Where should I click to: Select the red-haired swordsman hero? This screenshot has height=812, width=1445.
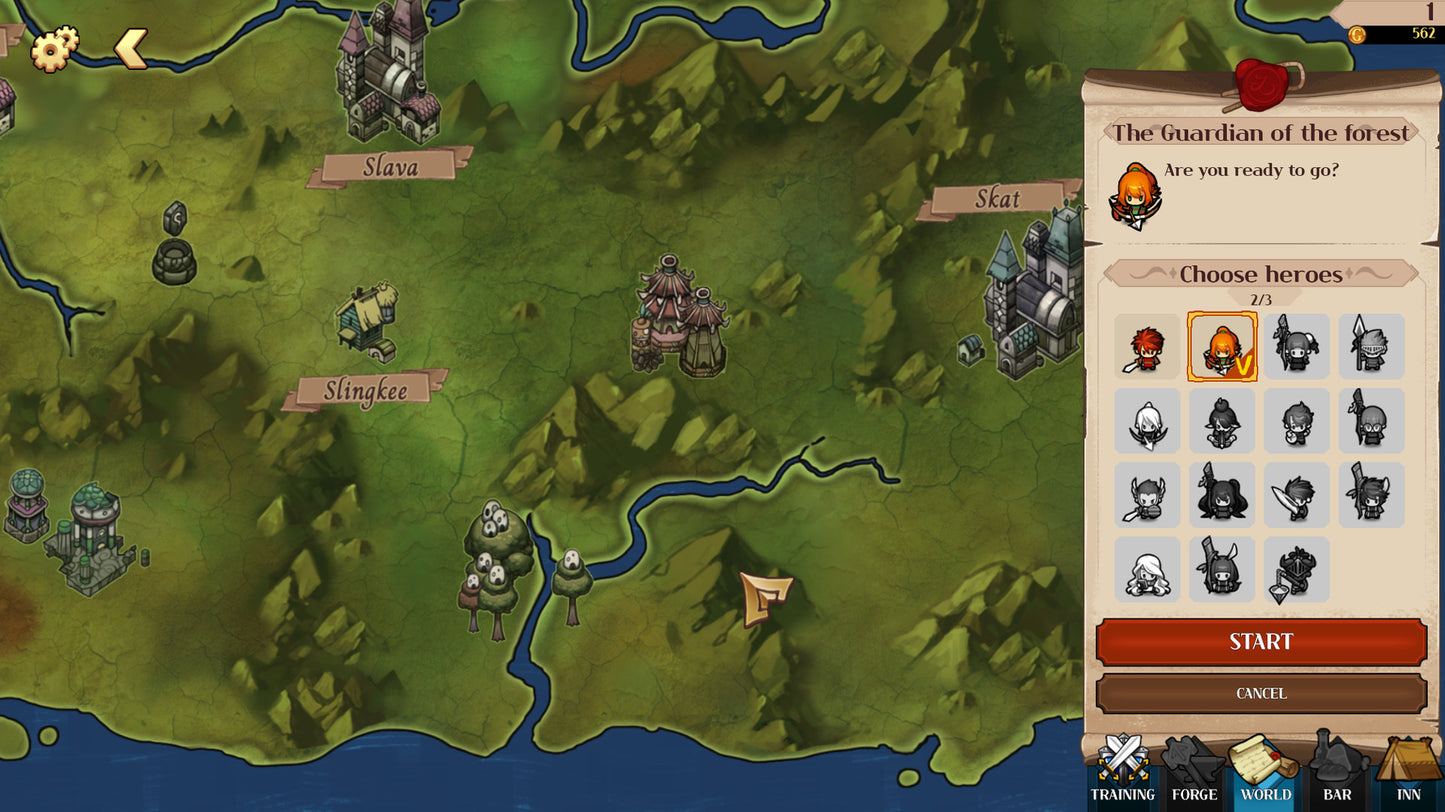click(x=1147, y=347)
